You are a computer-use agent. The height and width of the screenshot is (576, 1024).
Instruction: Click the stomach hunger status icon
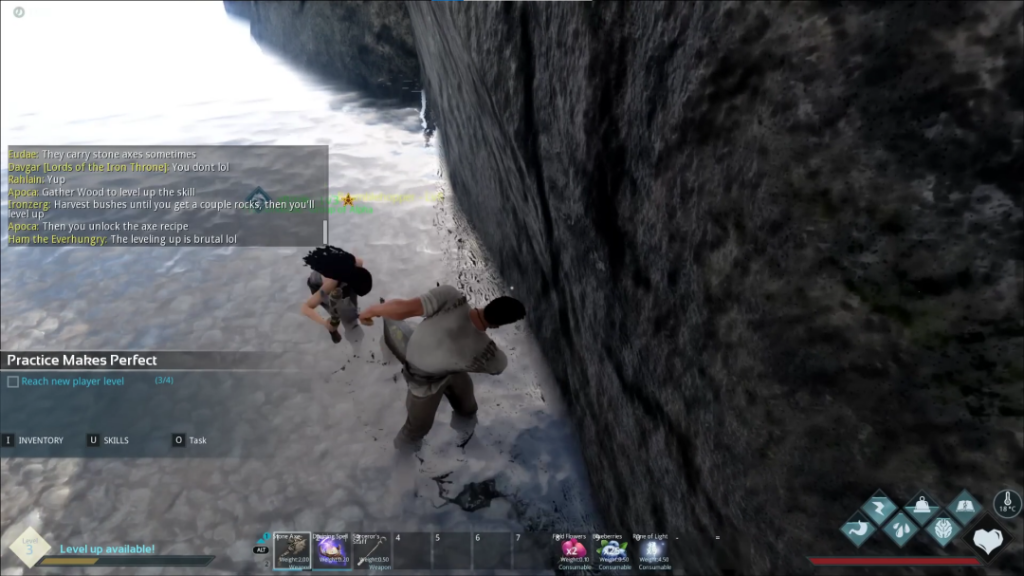[859, 528]
